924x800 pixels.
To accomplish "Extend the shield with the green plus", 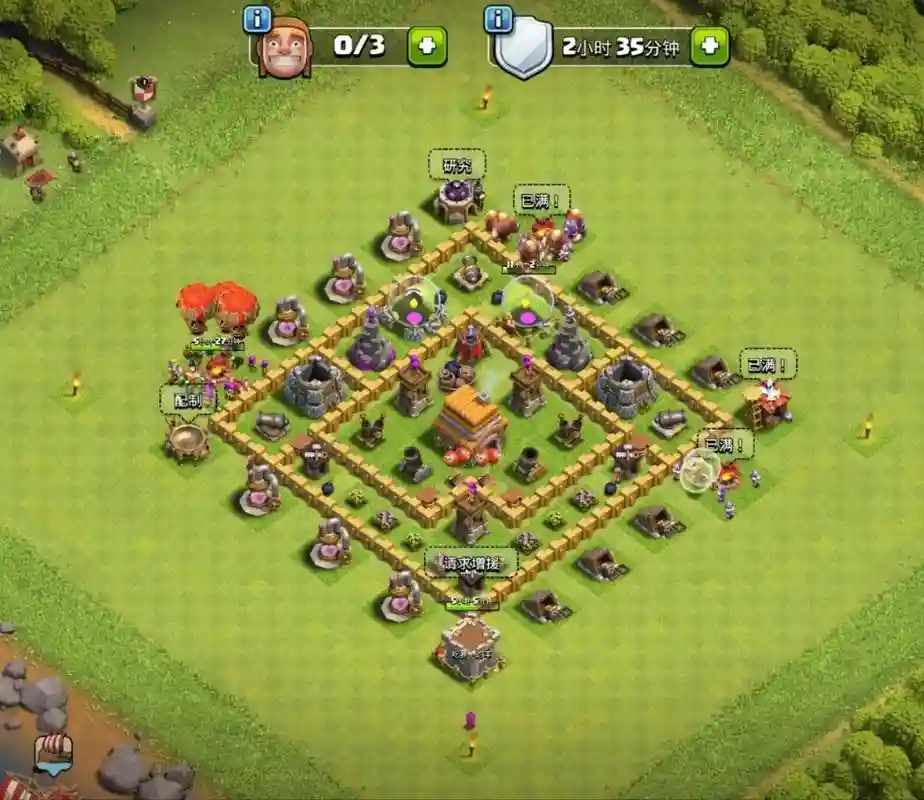I will [x=710, y=47].
